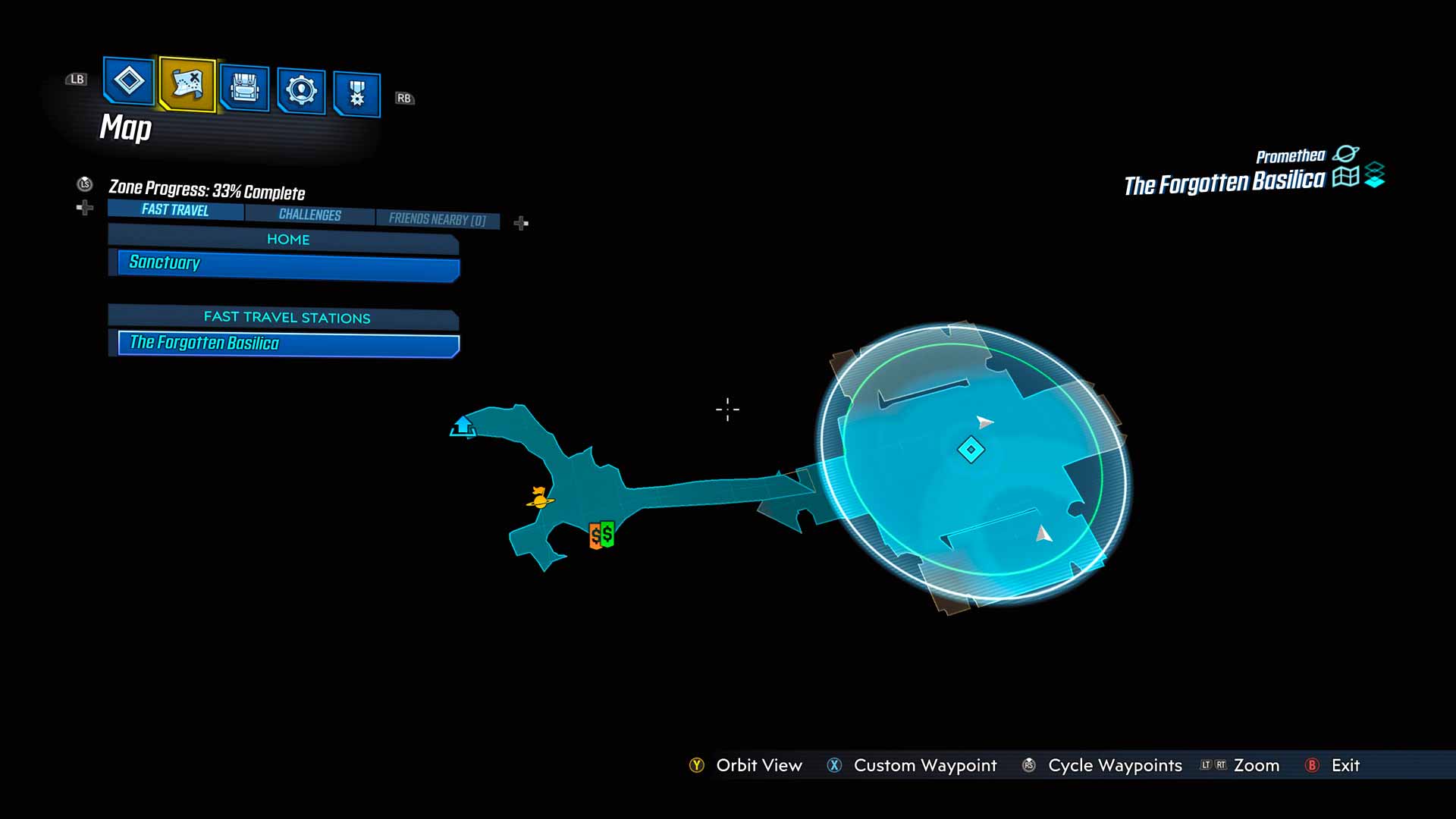
Task: Click the stacked layers icon
Action: (1375, 175)
